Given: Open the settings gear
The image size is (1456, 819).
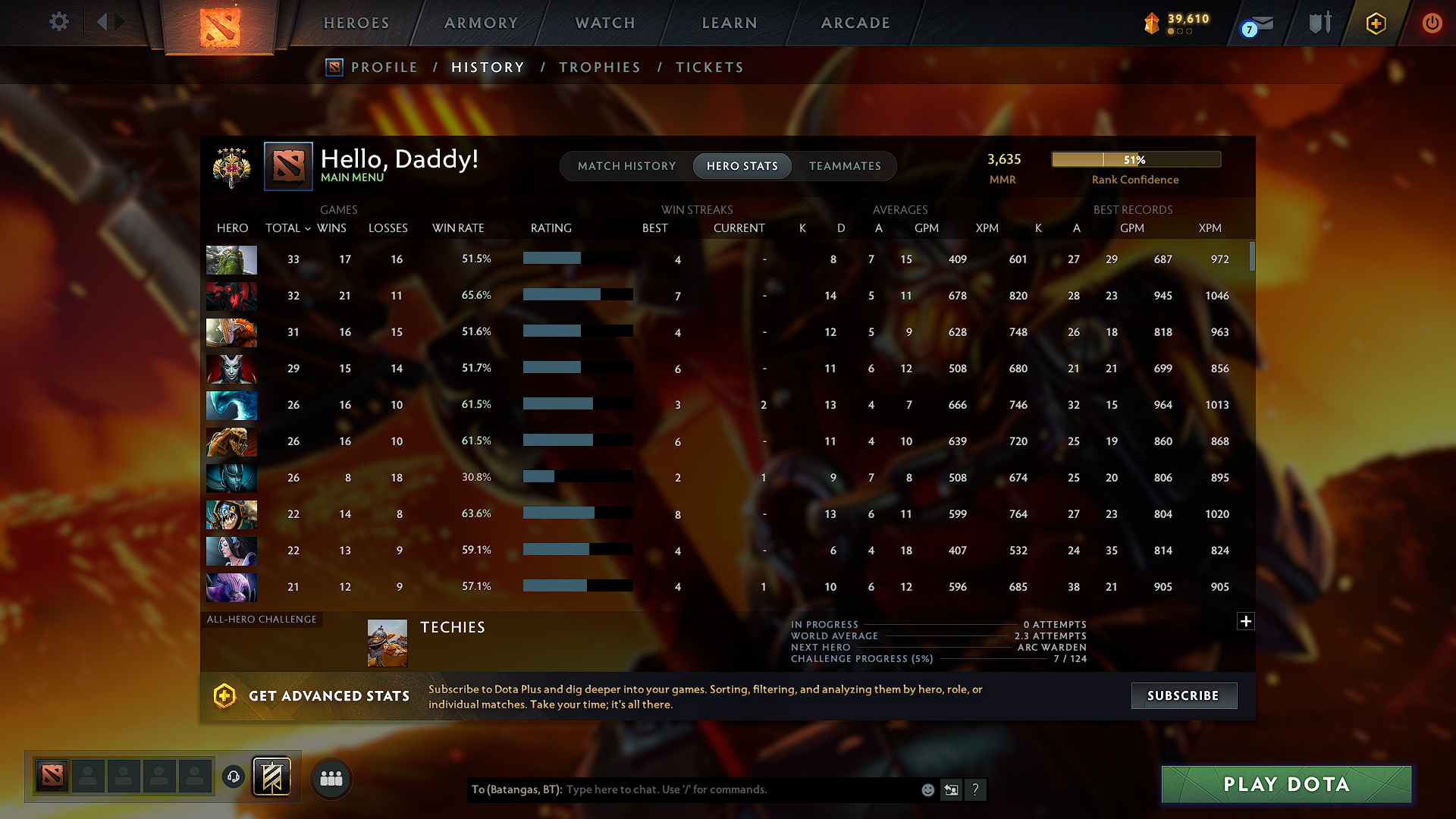Looking at the screenshot, I should pos(58,22).
